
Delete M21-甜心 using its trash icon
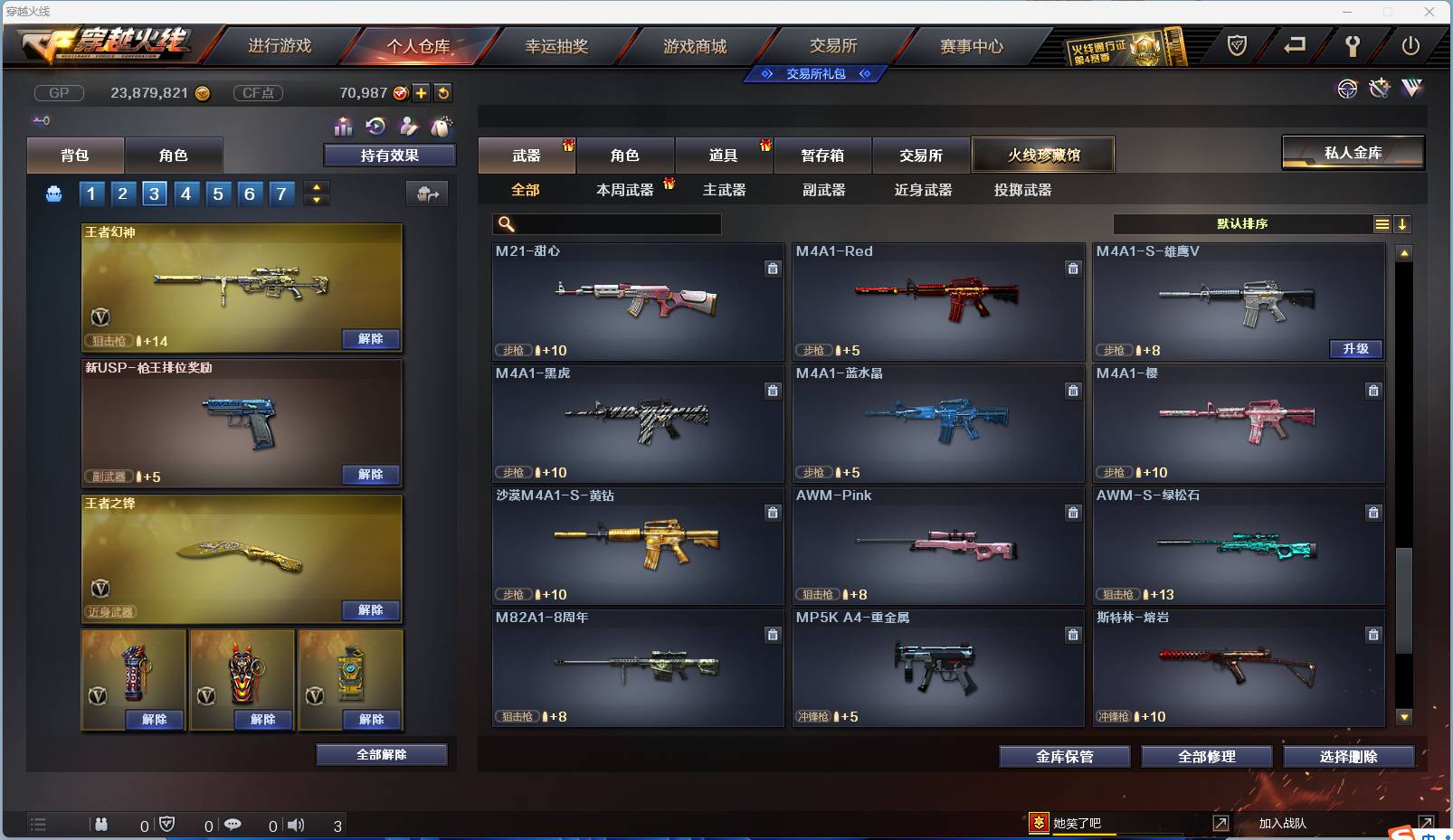point(774,269)
